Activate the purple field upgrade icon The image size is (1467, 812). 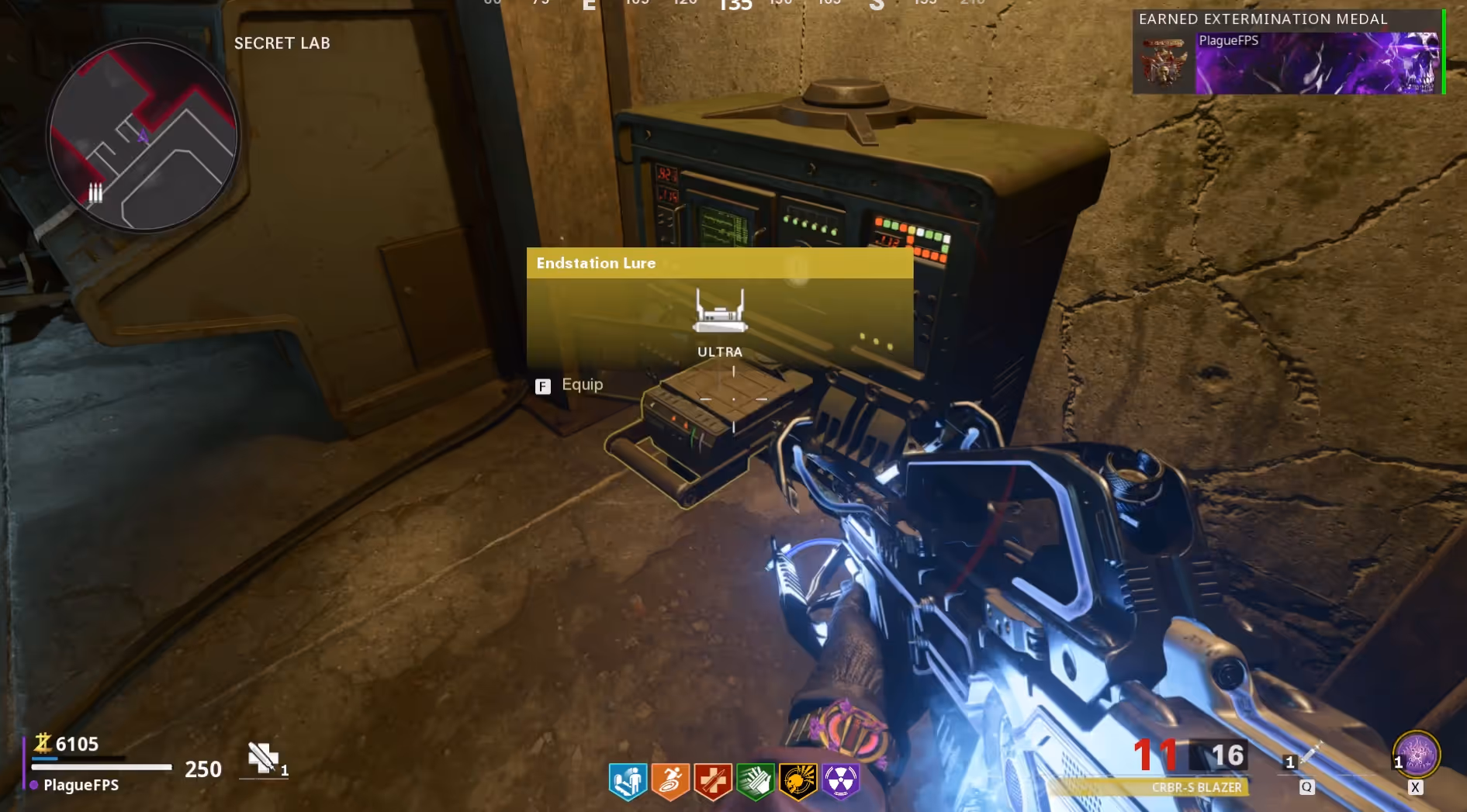coord(1417,755)
